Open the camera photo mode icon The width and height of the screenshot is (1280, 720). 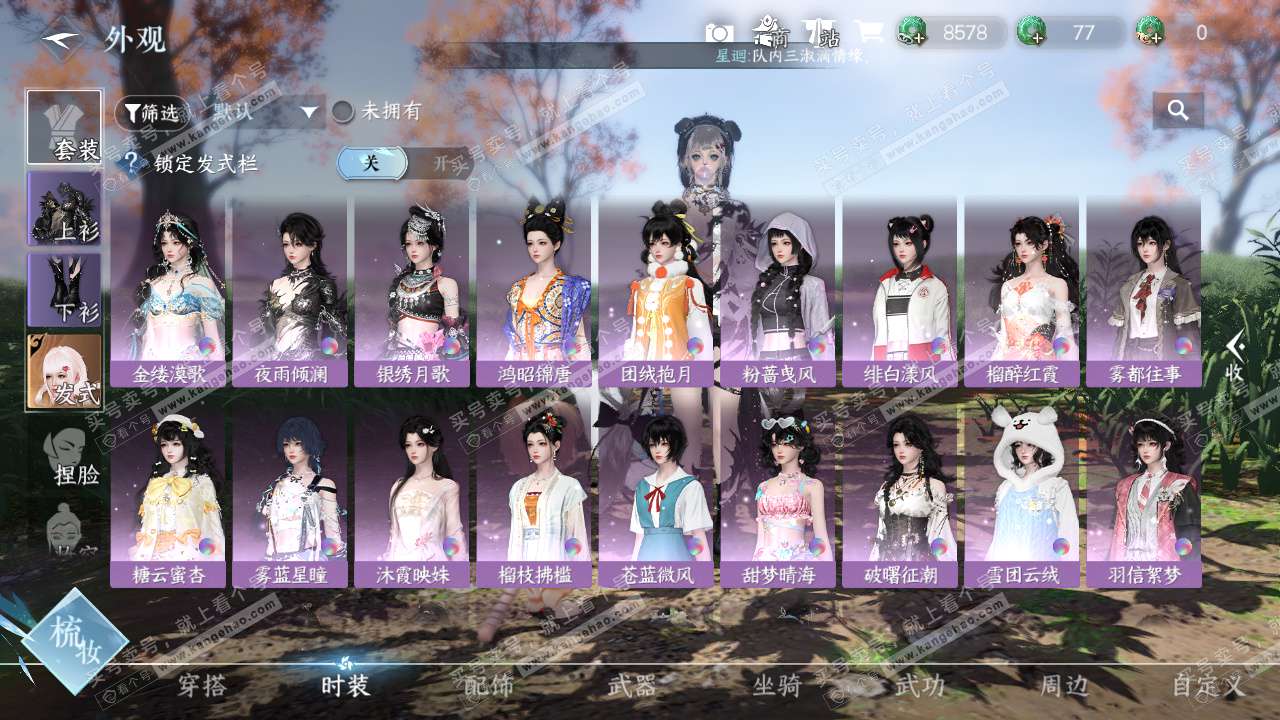719,33
